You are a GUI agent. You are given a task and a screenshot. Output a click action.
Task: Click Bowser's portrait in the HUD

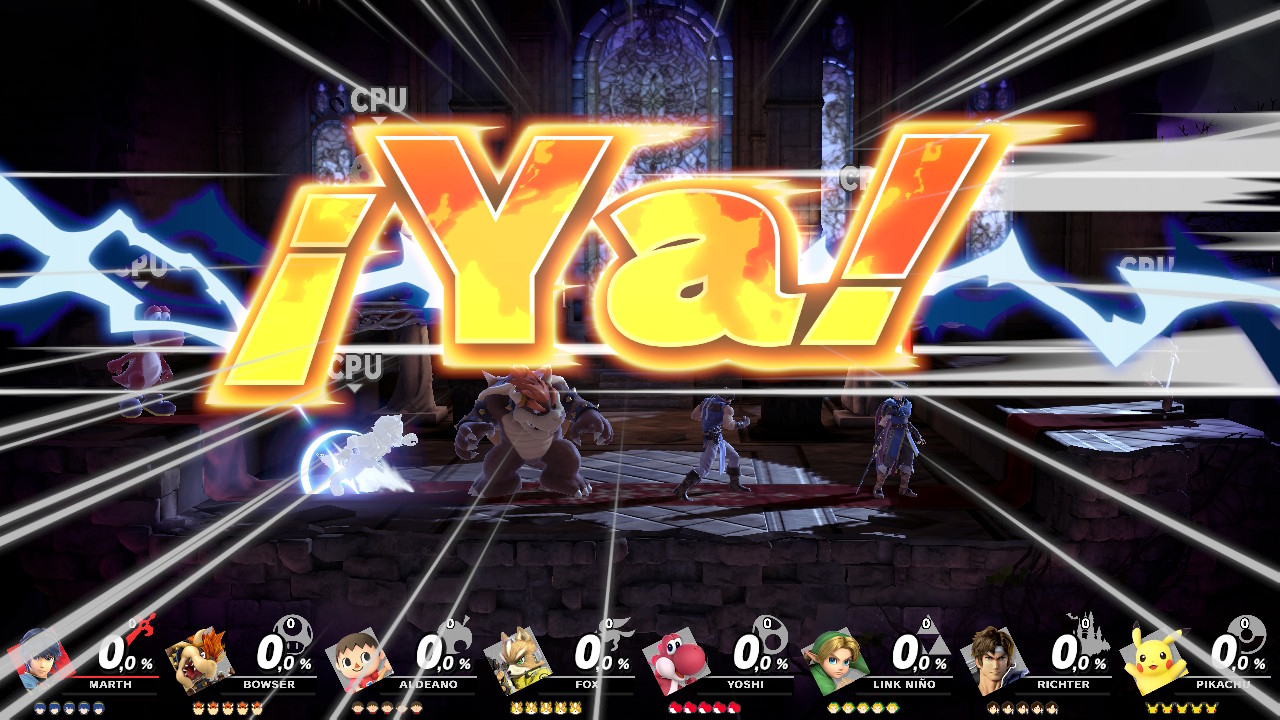tap(199, 662)
